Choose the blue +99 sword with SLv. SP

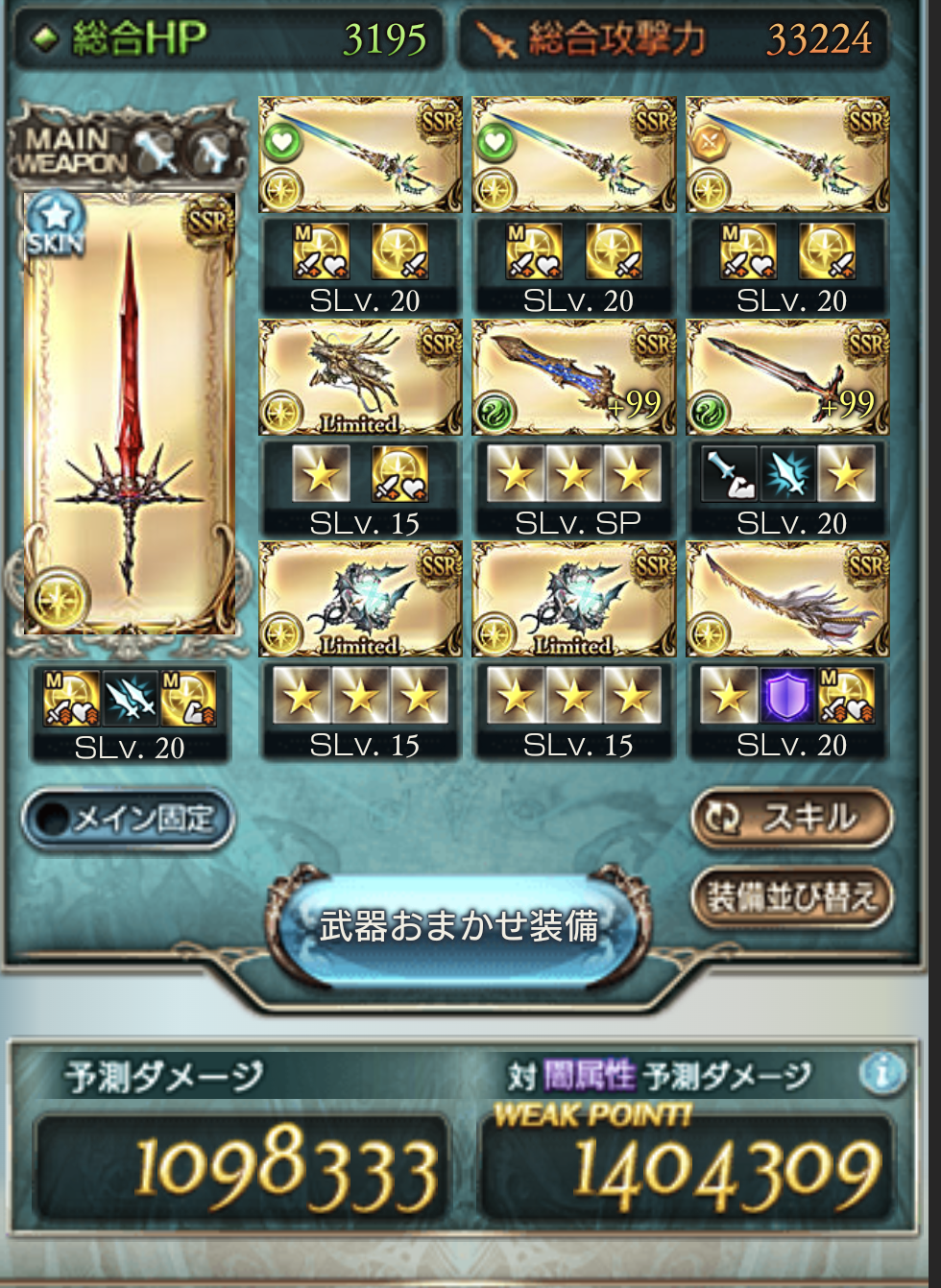coord(574,377)
